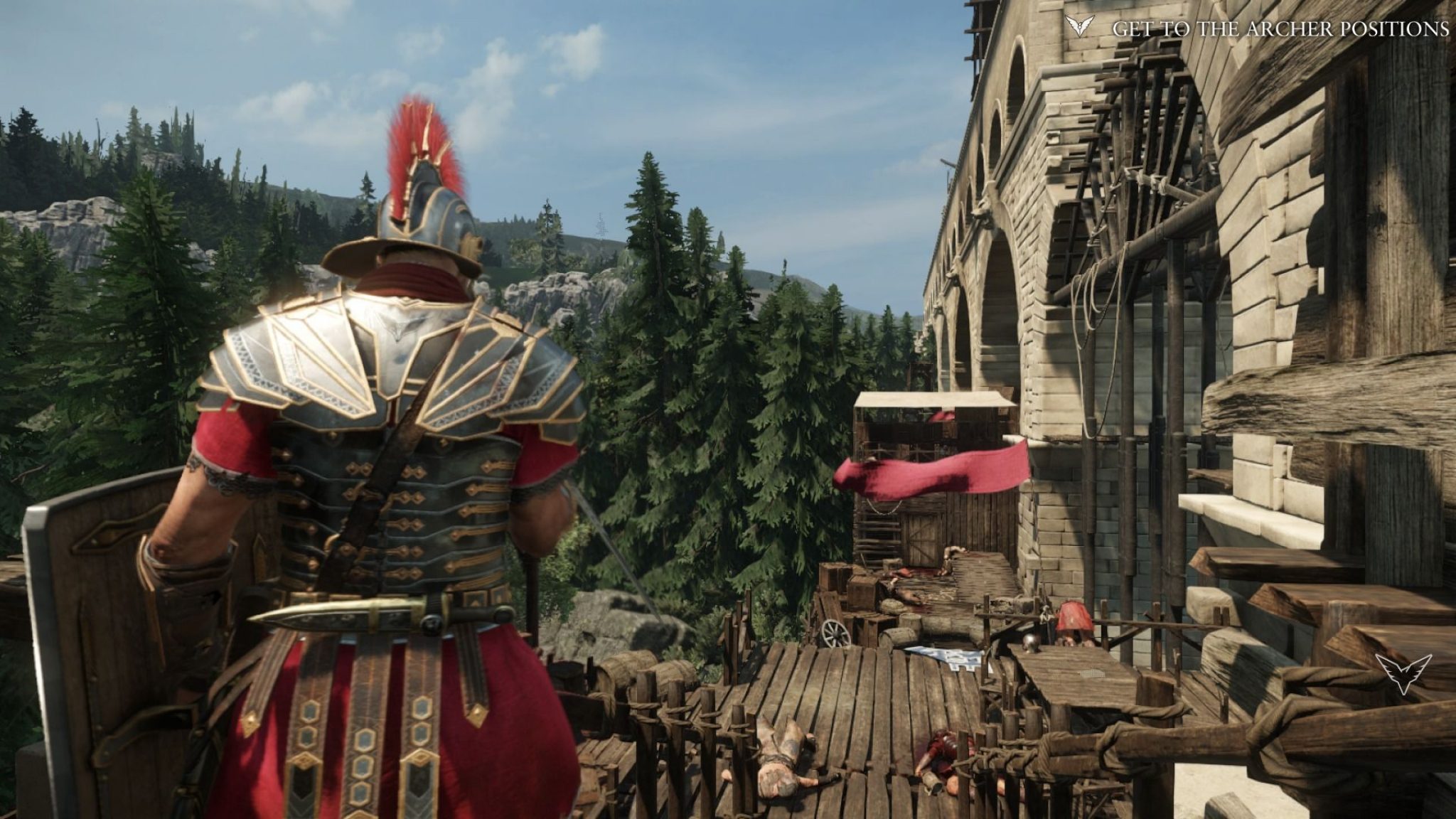Click the eagle icon beside the objective
The image size is (1456, 819).
click(x=1080, y=27)
